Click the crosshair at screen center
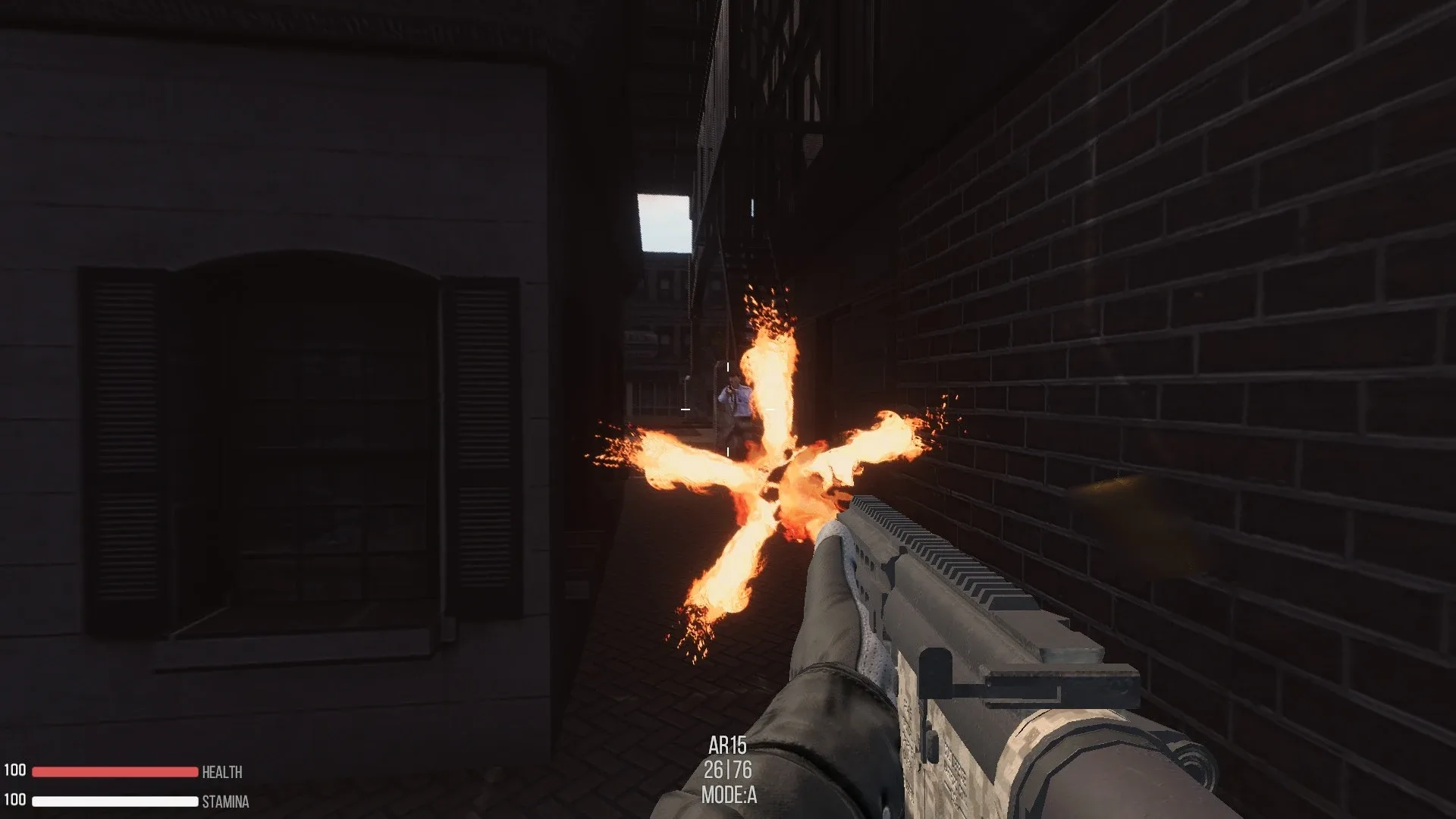 pyautogui.click(x=728, y=409)
